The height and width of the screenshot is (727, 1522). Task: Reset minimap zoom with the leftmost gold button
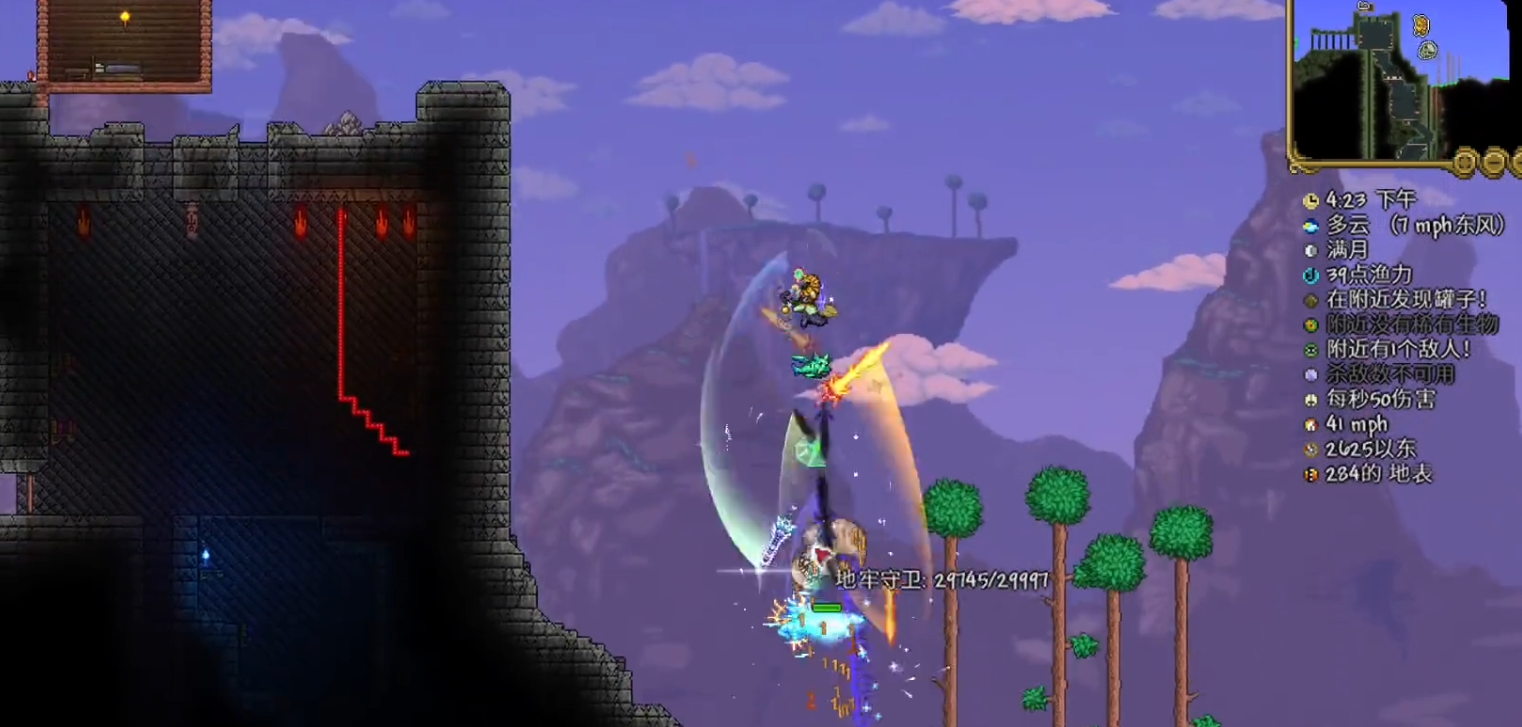pos(1465,161)
